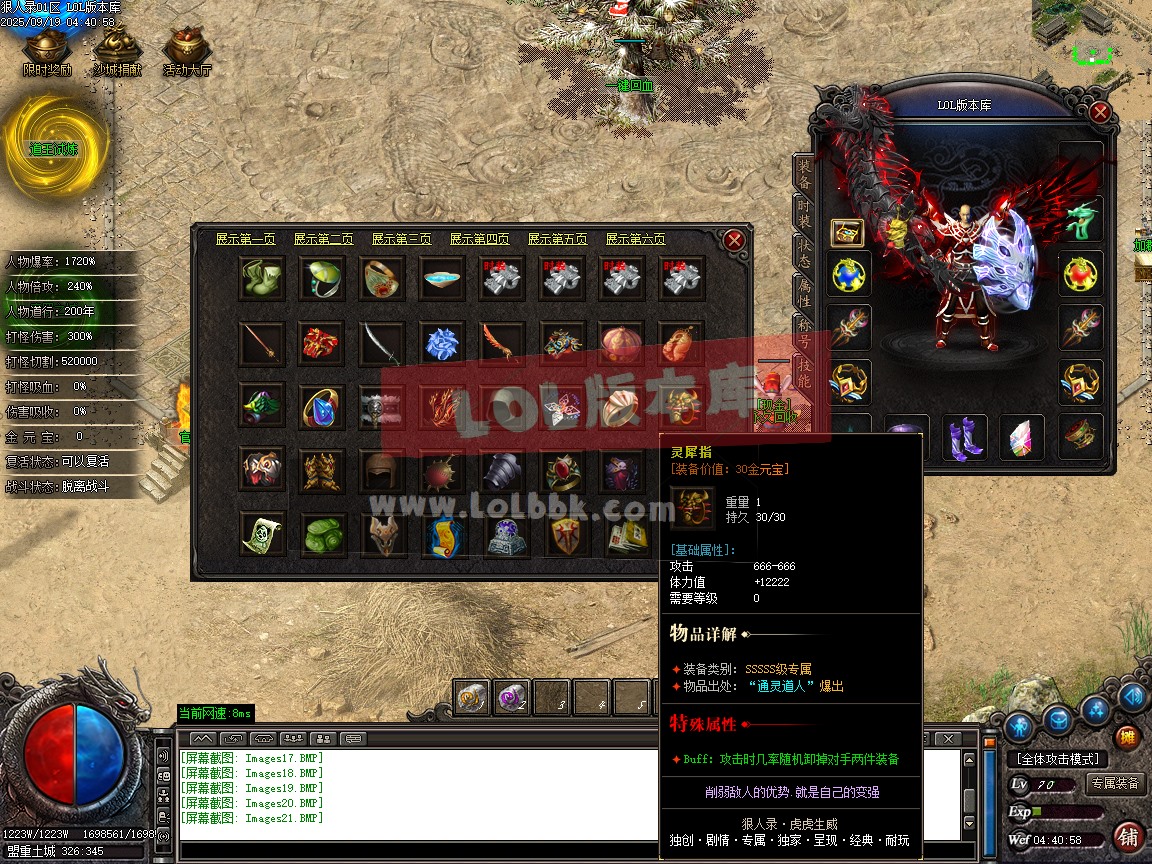Select the green boots item slot
Viewport: 1152px width, 864px height.
pyautogui.click(x=262, y=278)
